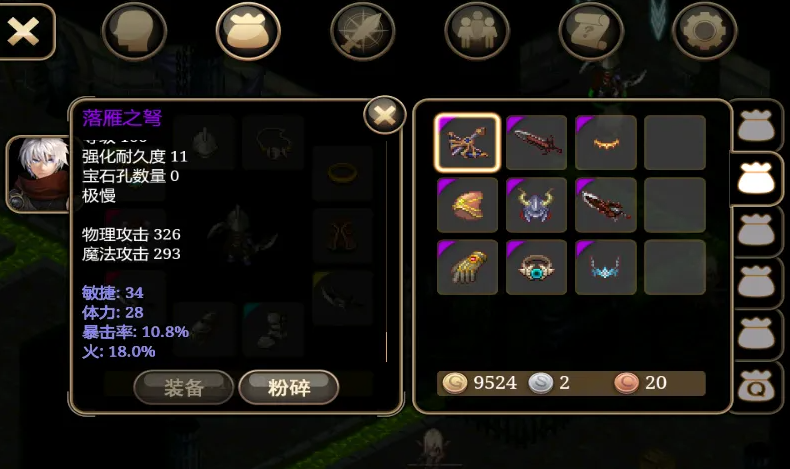Click the 装备 equip button

[184, 388]
